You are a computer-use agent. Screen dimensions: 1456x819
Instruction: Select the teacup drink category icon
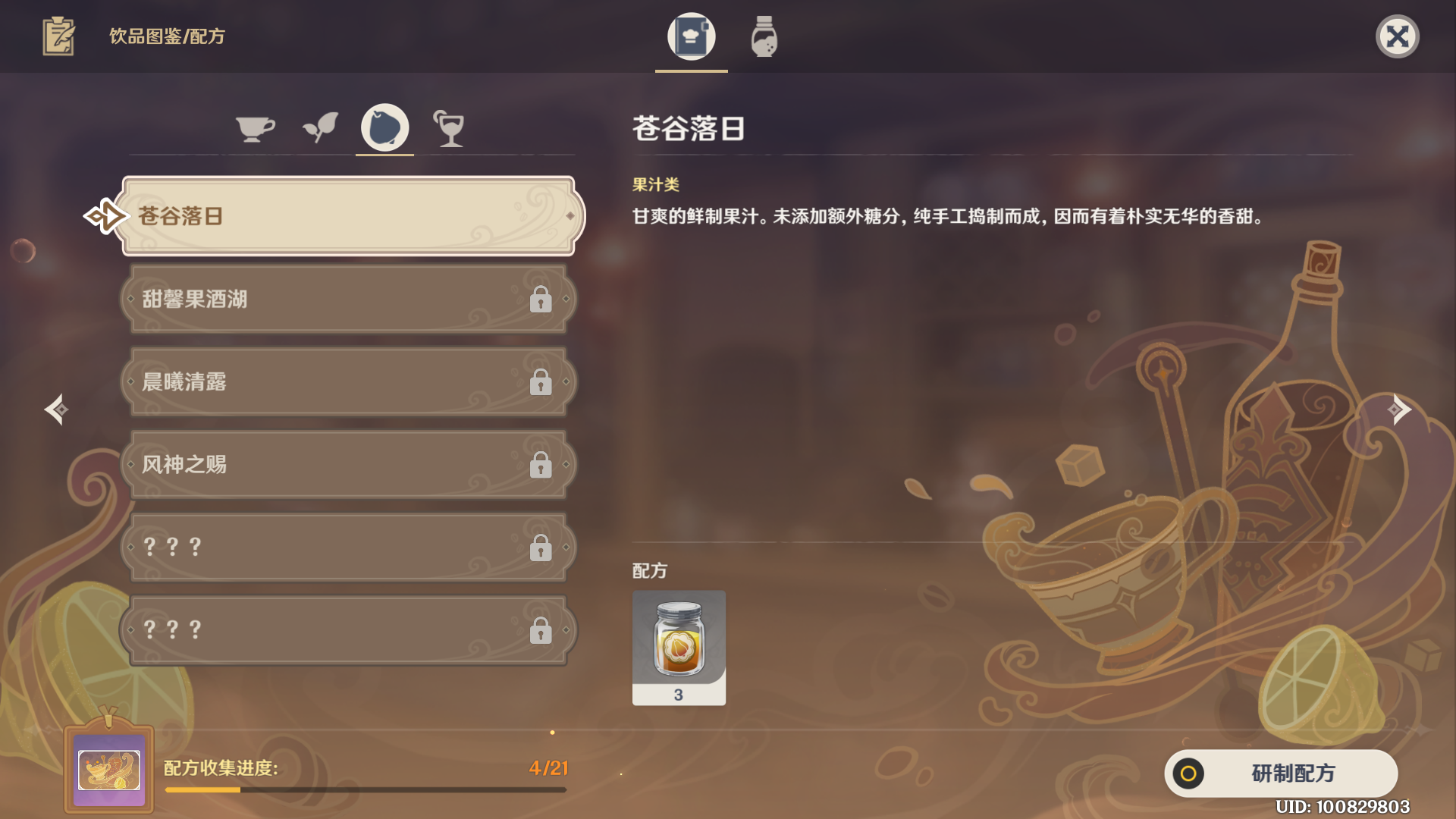tap(256, 127)
